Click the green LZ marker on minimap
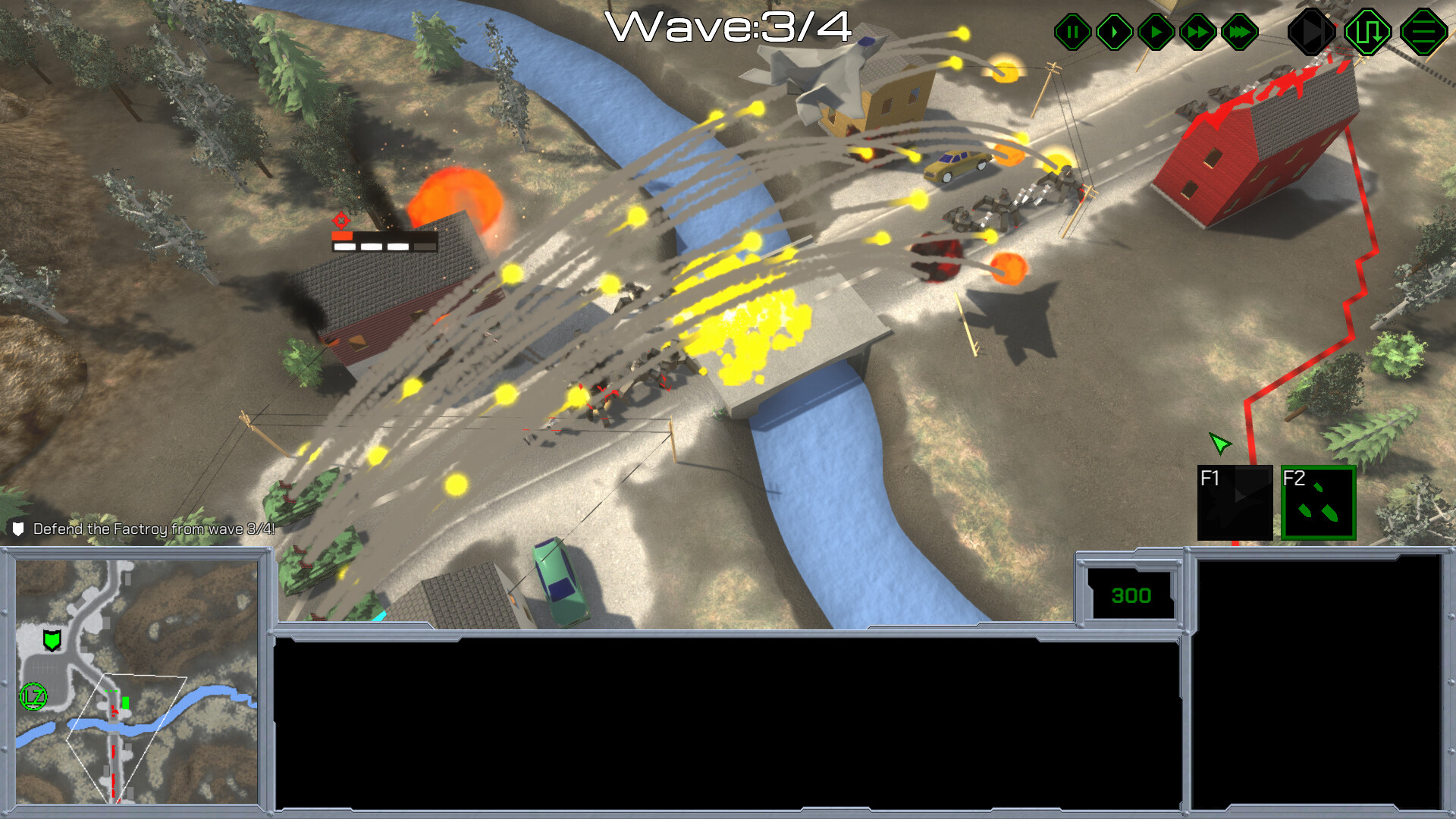The height and width of the screenshot is (819, 1456). tap(32, 695)
